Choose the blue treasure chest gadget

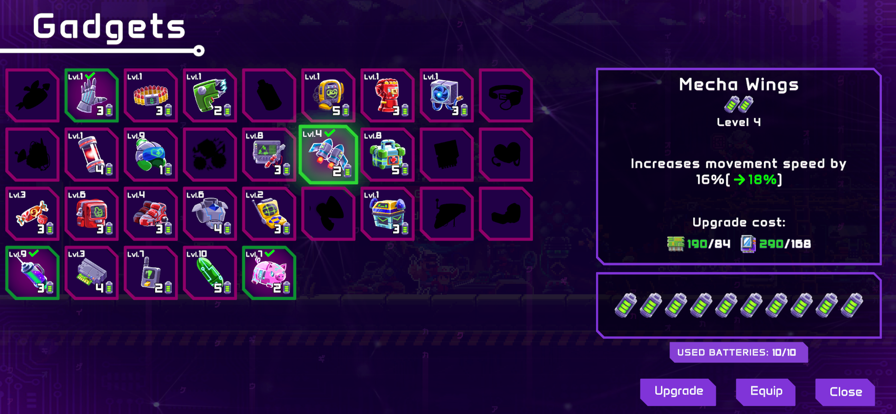pos(387,214)
